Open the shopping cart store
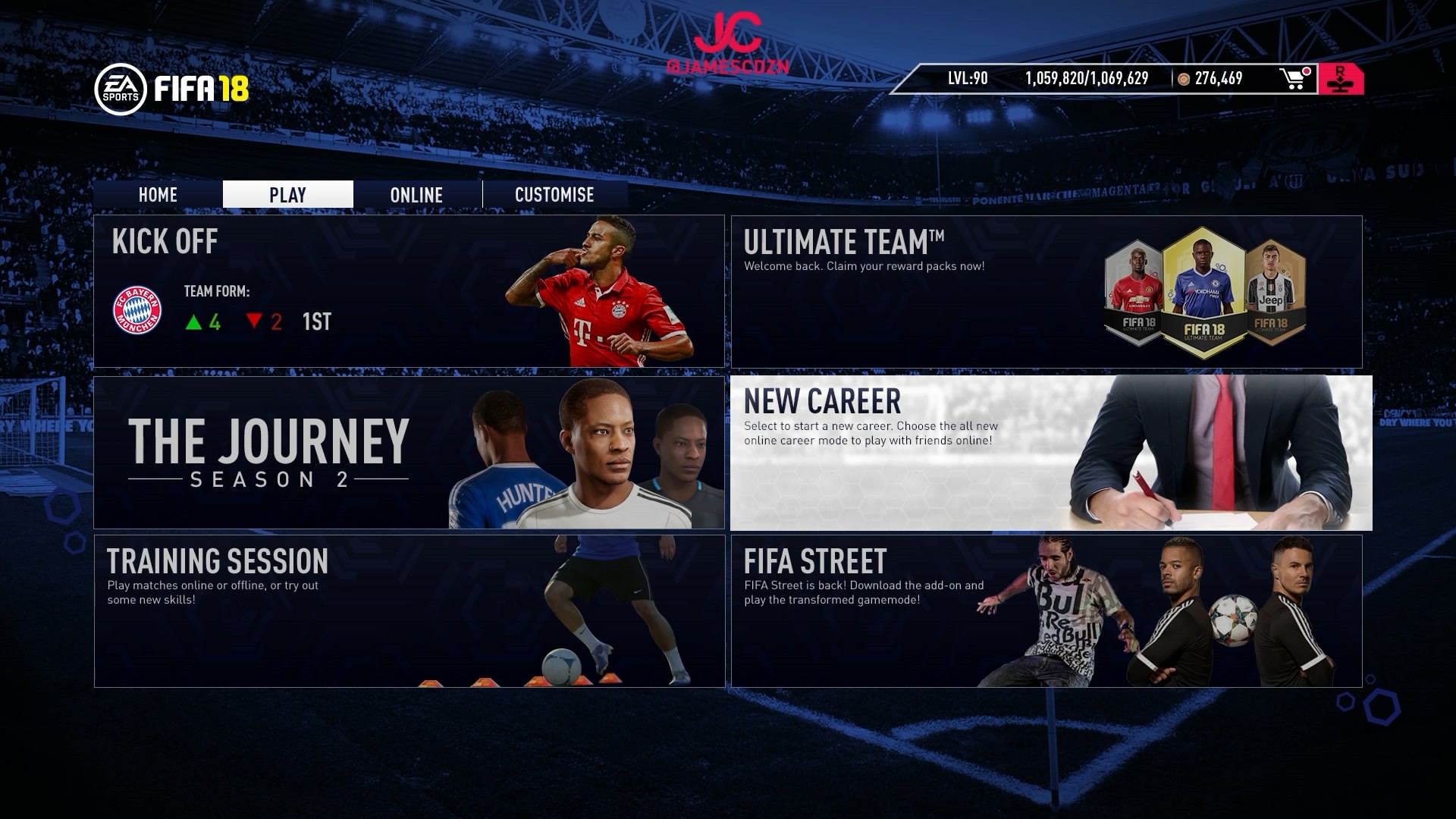The height and width of the screenshot is (819, 1456). click(x=1294, y=79)
